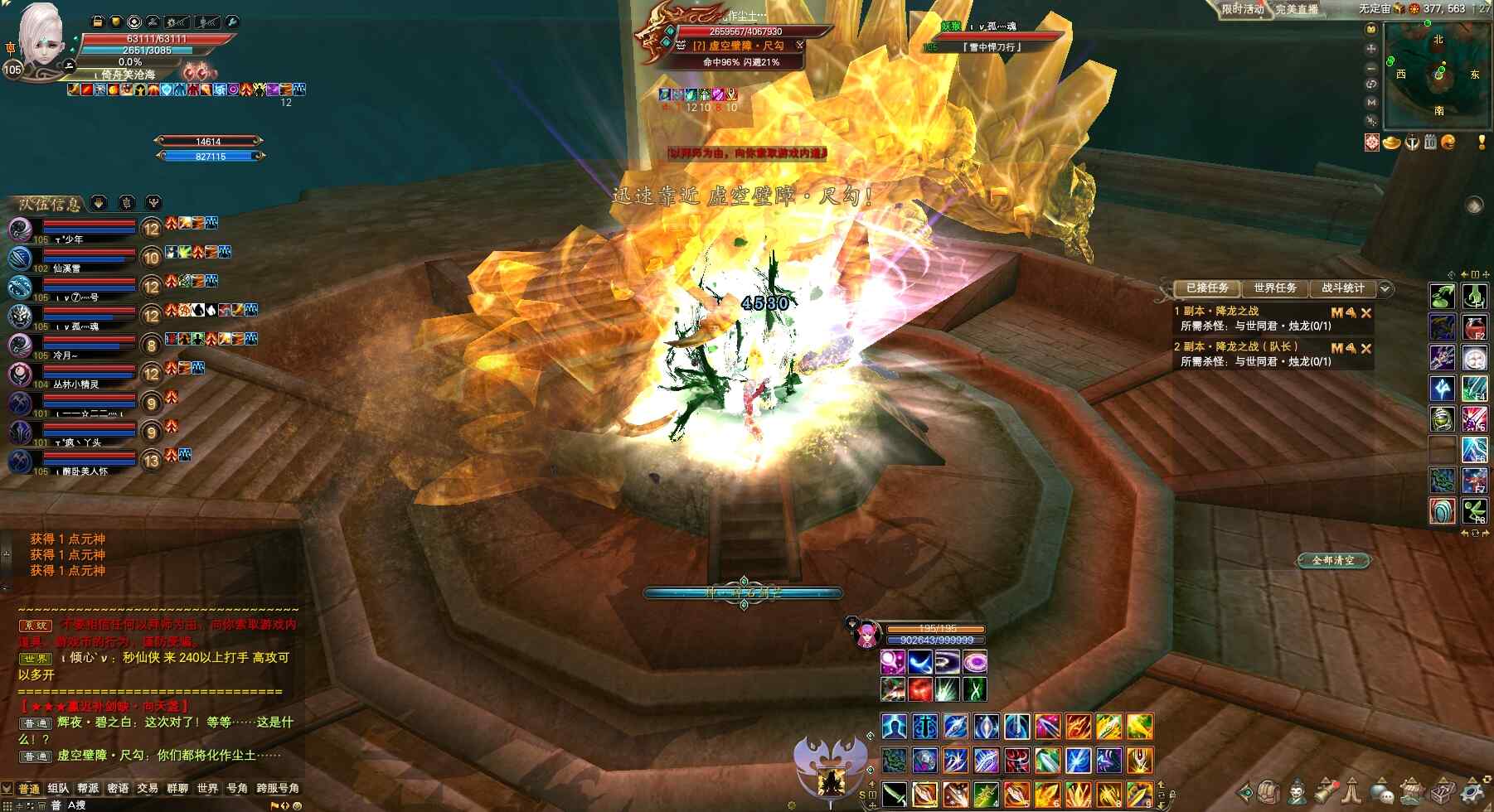Remove the first 降龙之战 quest with X
The image size is (1494, 812).
[1366, 312]
